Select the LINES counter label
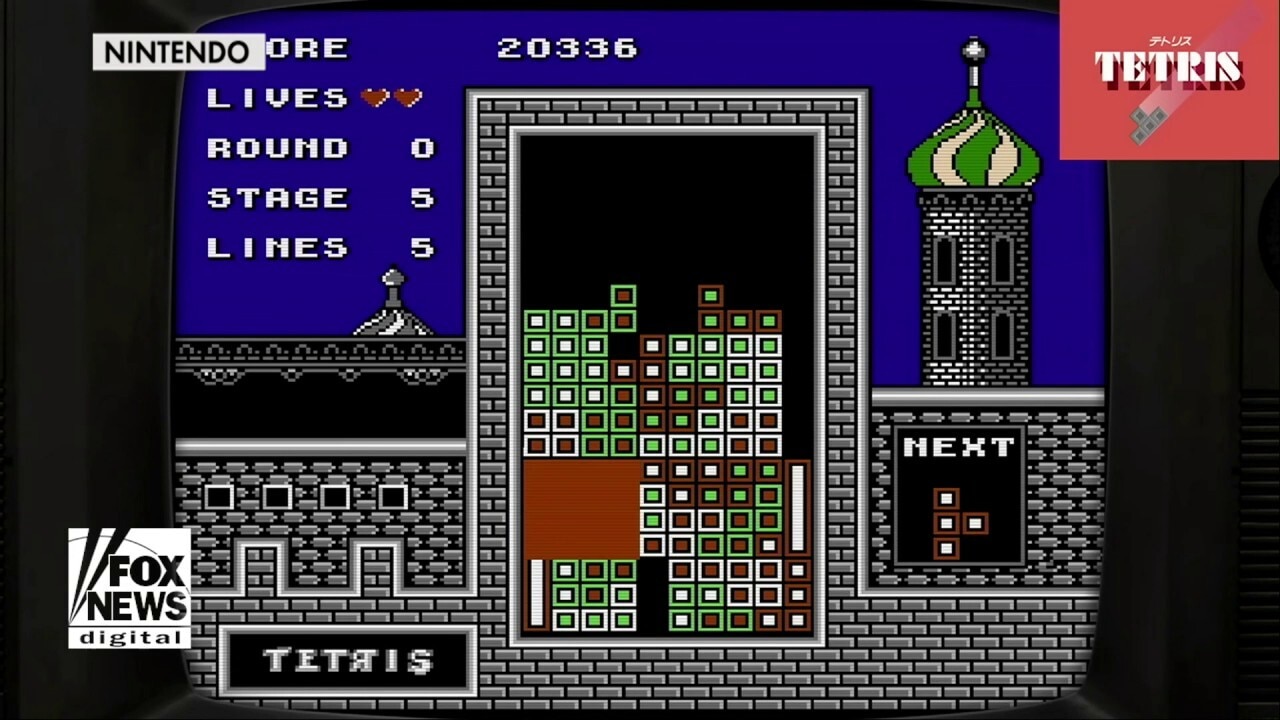1280x720 pixels. pos(275,247)
